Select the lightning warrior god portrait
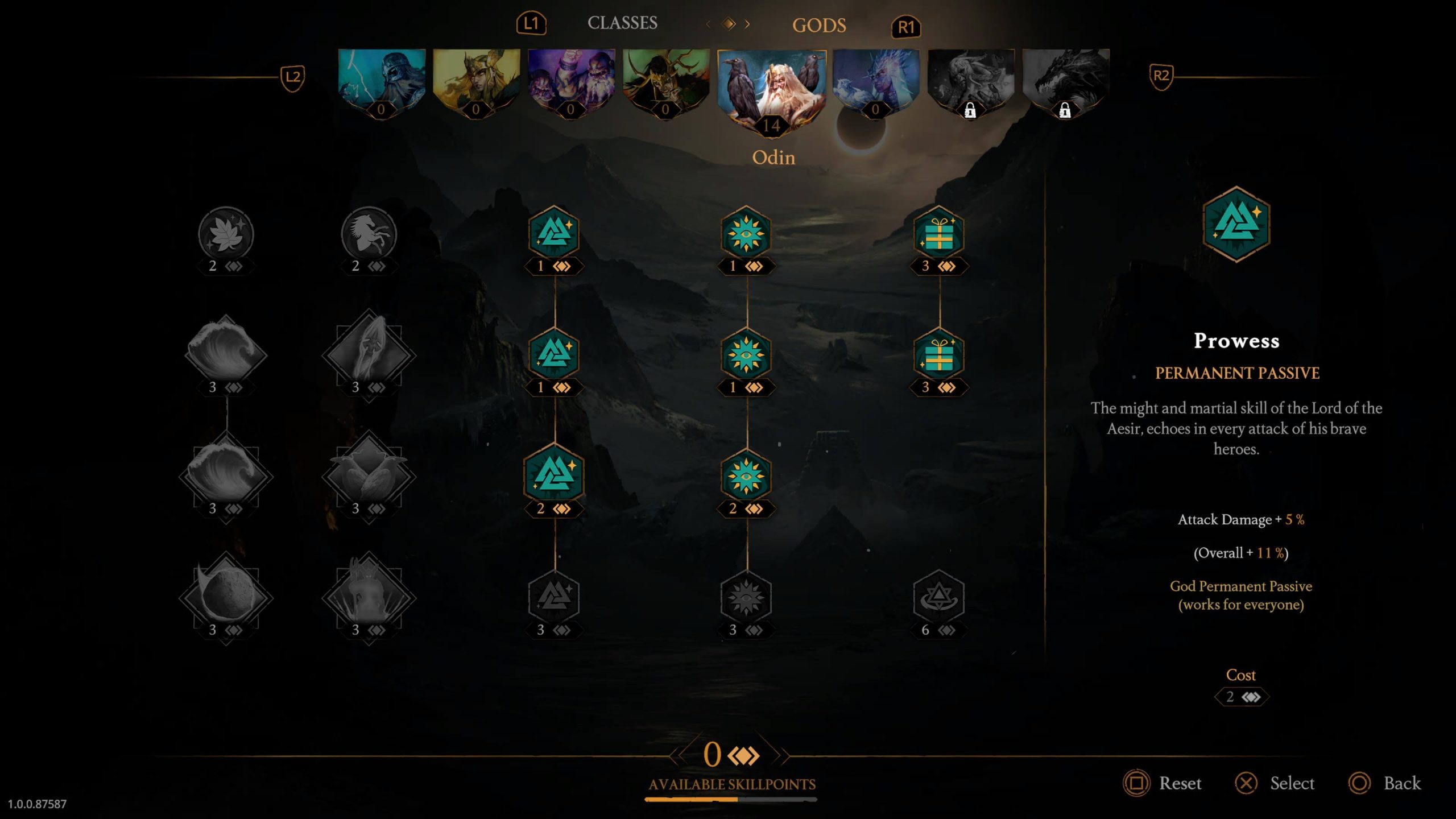This screenshot has width=1456, height=819. 381,81
